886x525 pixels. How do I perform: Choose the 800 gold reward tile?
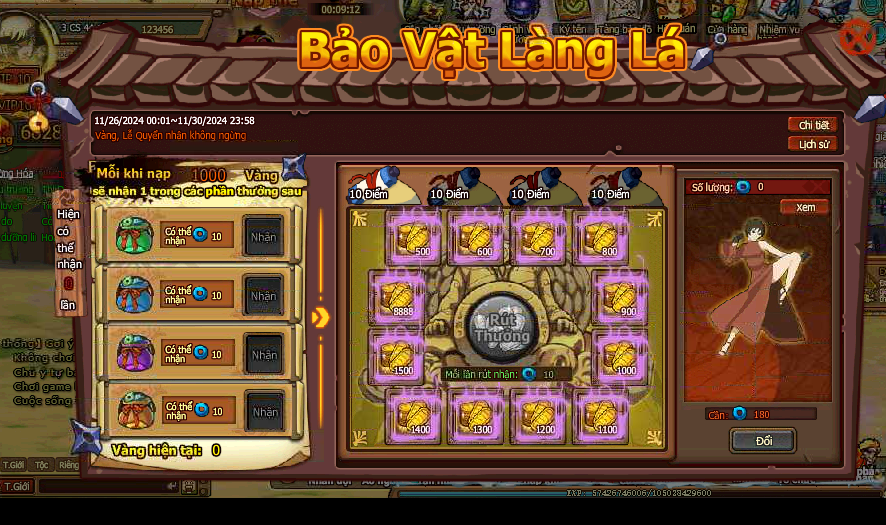[601, 238]
